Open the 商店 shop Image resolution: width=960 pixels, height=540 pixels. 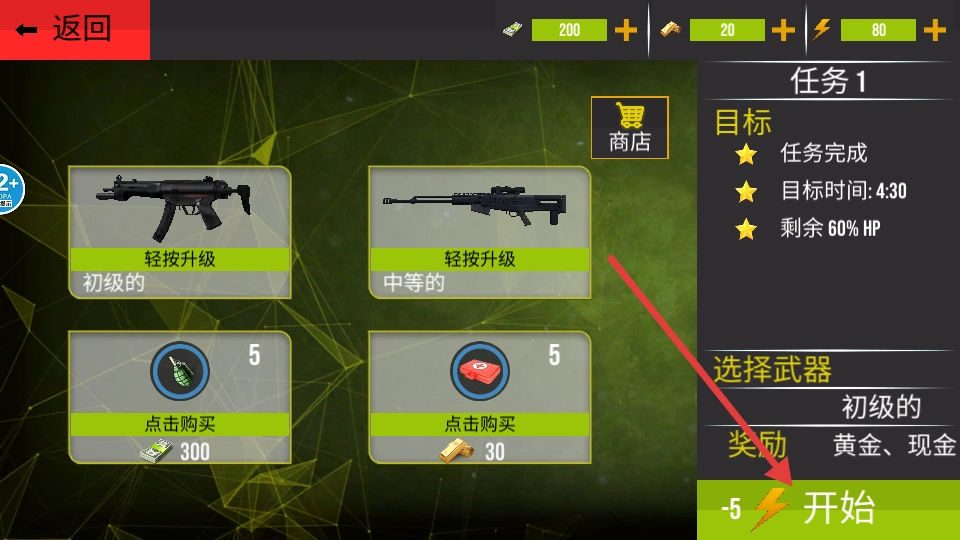coord(629,127)
